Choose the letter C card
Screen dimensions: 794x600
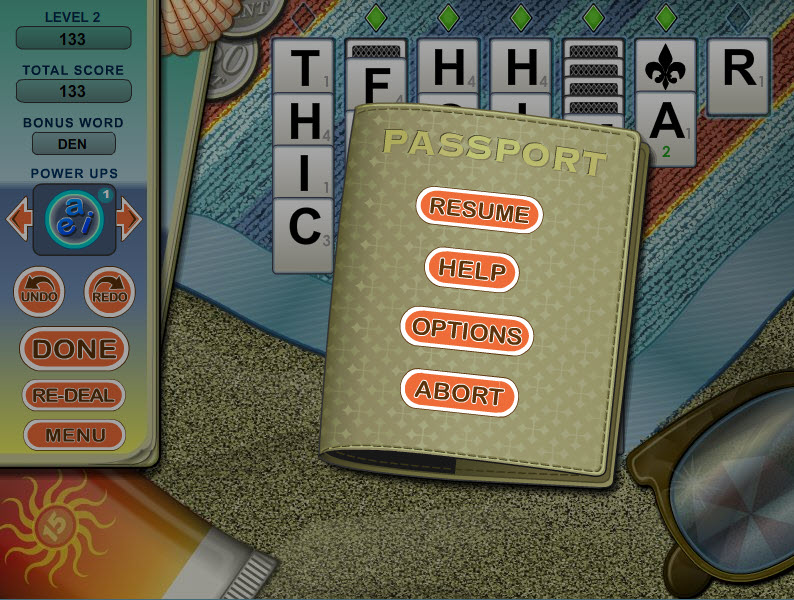[303, 228]
